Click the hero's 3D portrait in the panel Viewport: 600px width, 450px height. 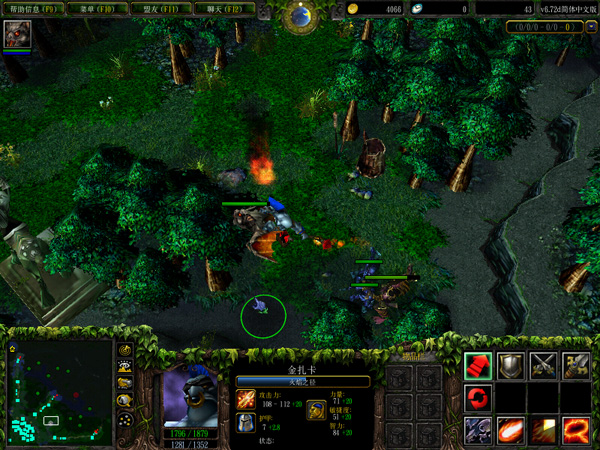pyautogui.click(x=190, y=396)
